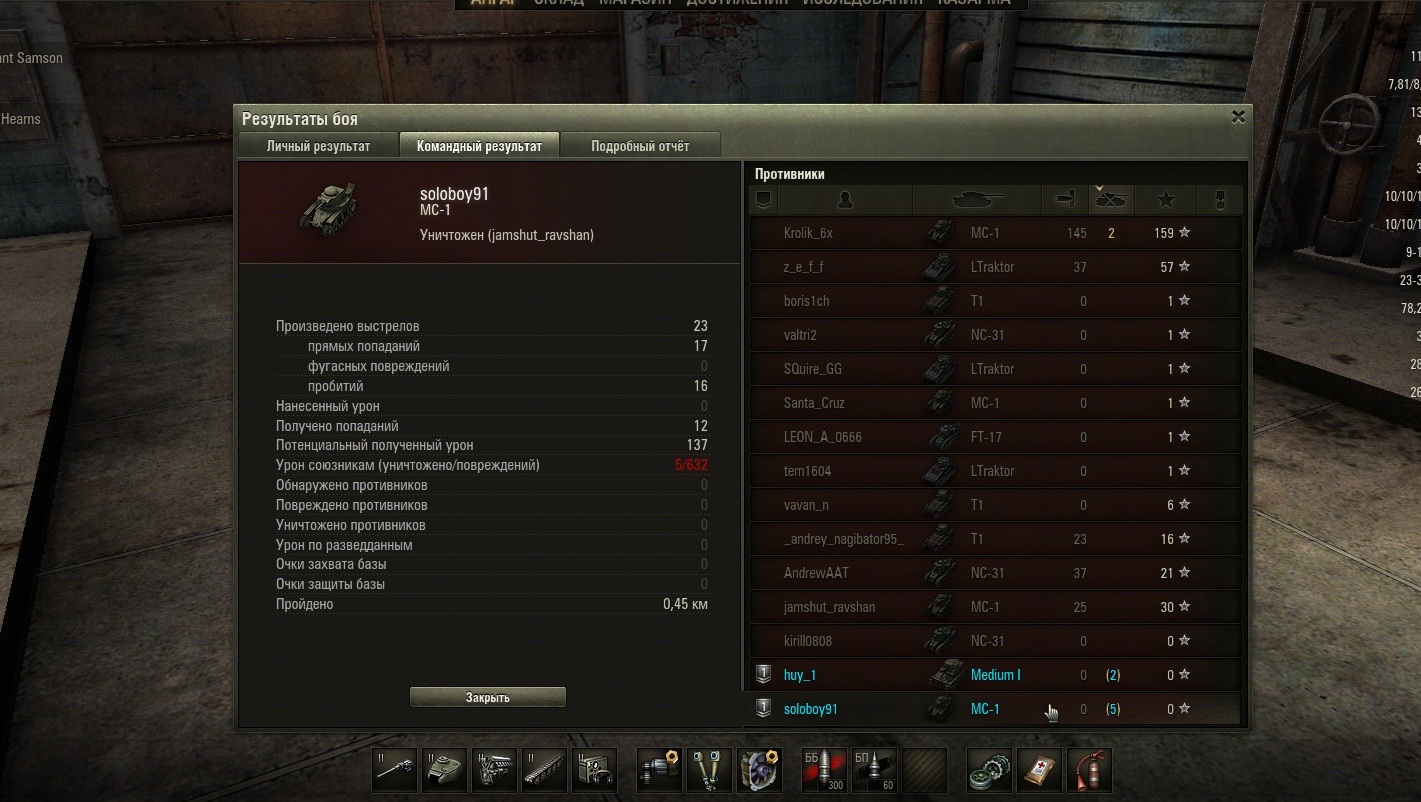This screenshot has width=1421, height=802.
Task: Switch to the Личный результат tab
Action: pos(318,146)
